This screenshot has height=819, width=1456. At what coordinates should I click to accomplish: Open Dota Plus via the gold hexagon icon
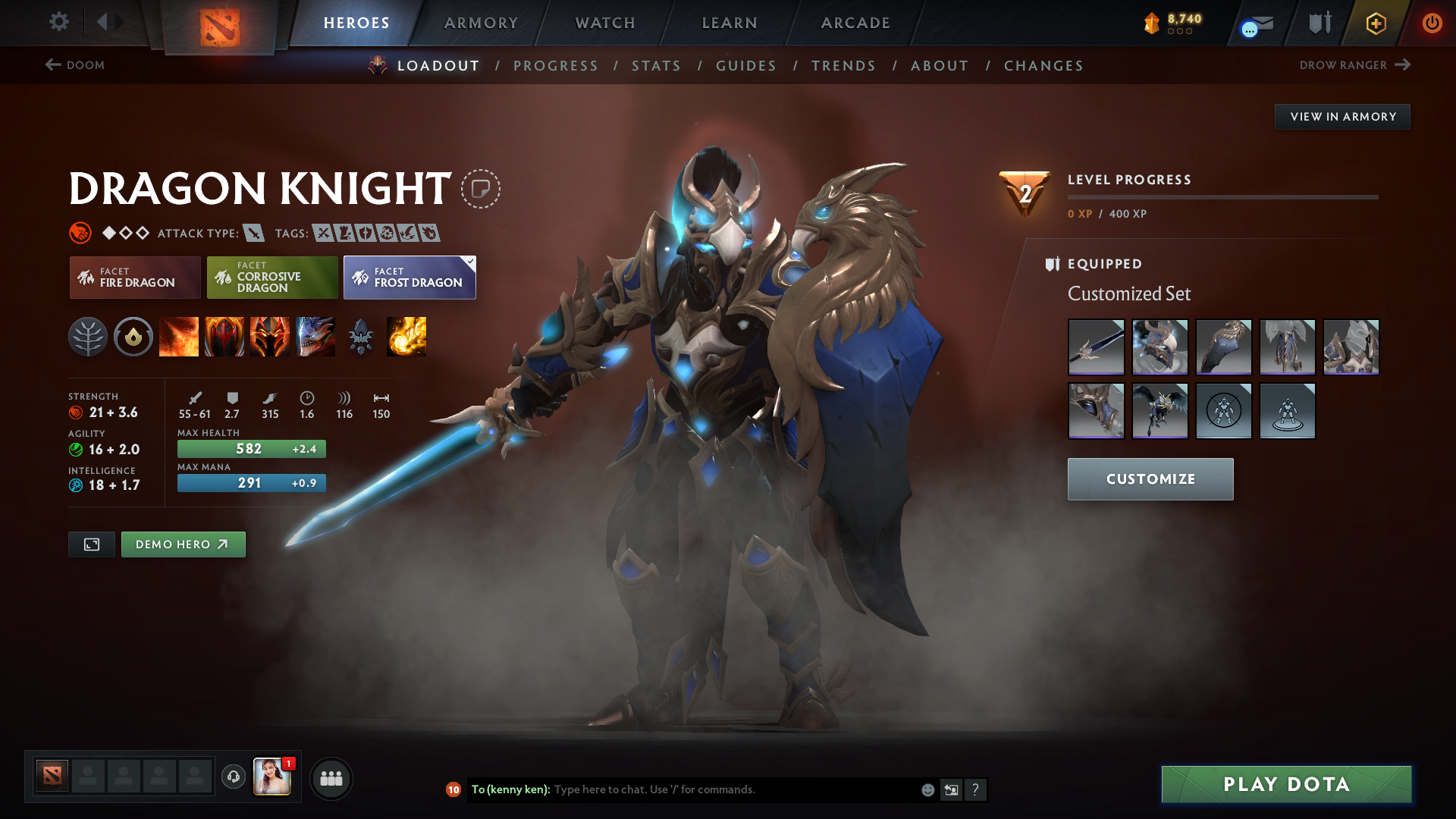click(1375, 23)
